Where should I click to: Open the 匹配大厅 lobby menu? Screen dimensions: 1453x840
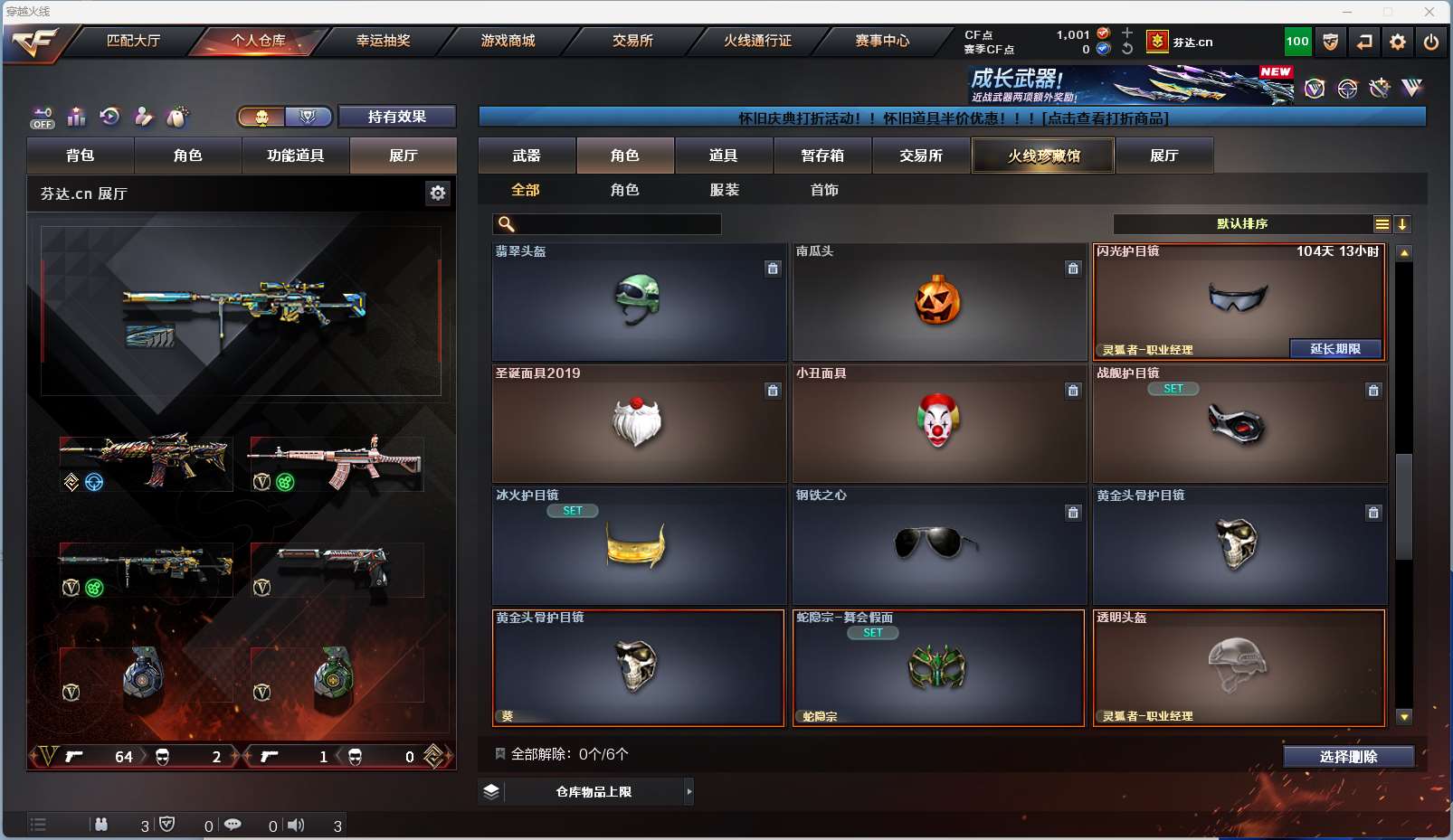(x=133, y=41)
